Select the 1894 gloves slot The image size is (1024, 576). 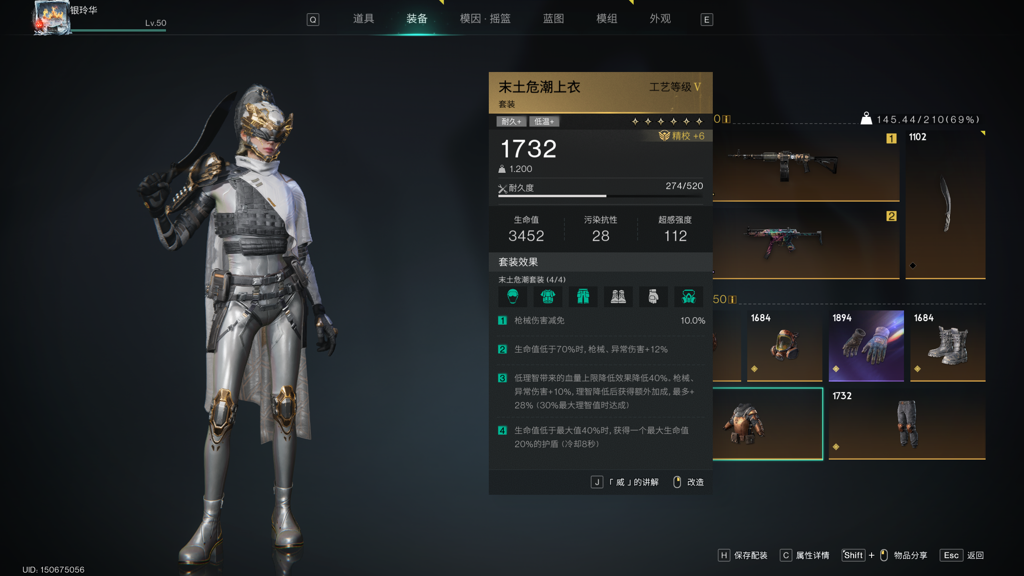[866, 346]
